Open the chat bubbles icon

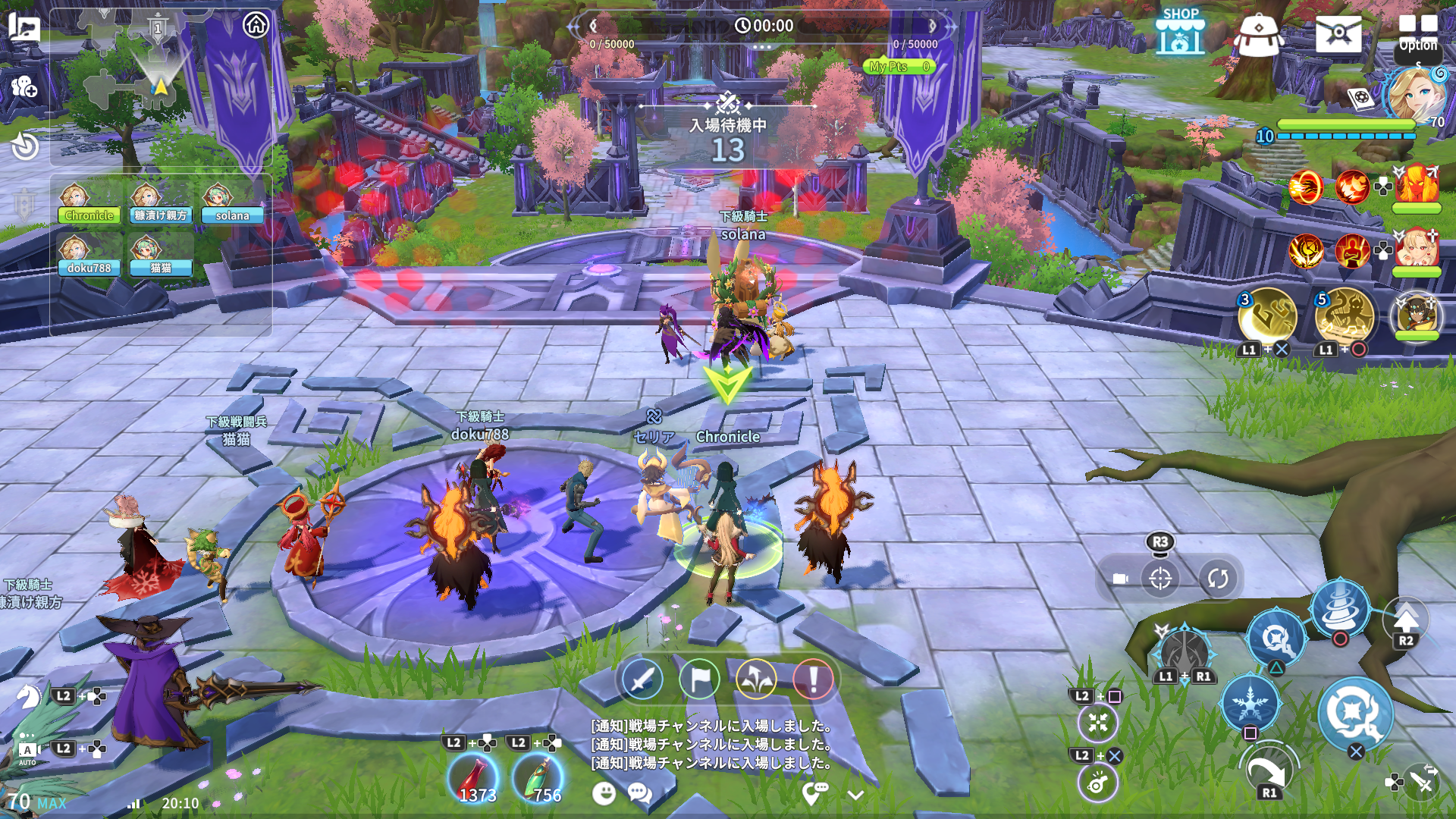tap(639, 794)
